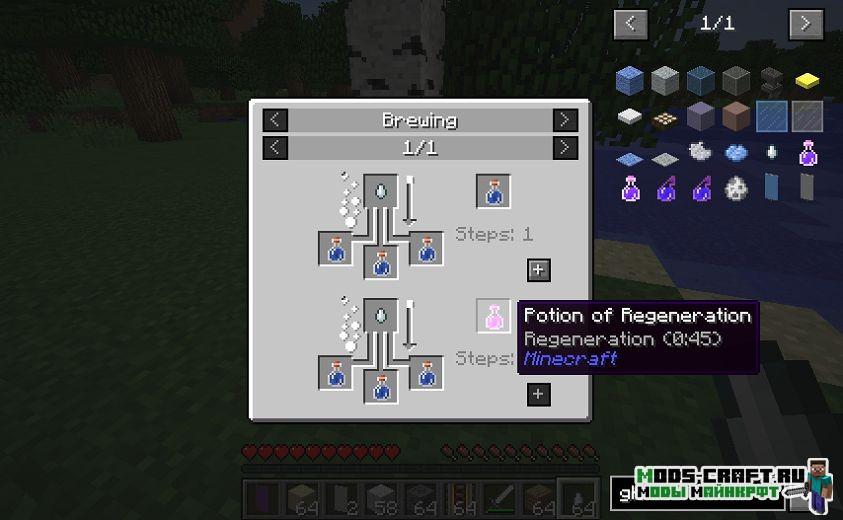Show the next recipe page in the Brewing panel
Image resolution: width=843 pixels, height=520 pixels.
click(x=565, y=148)
